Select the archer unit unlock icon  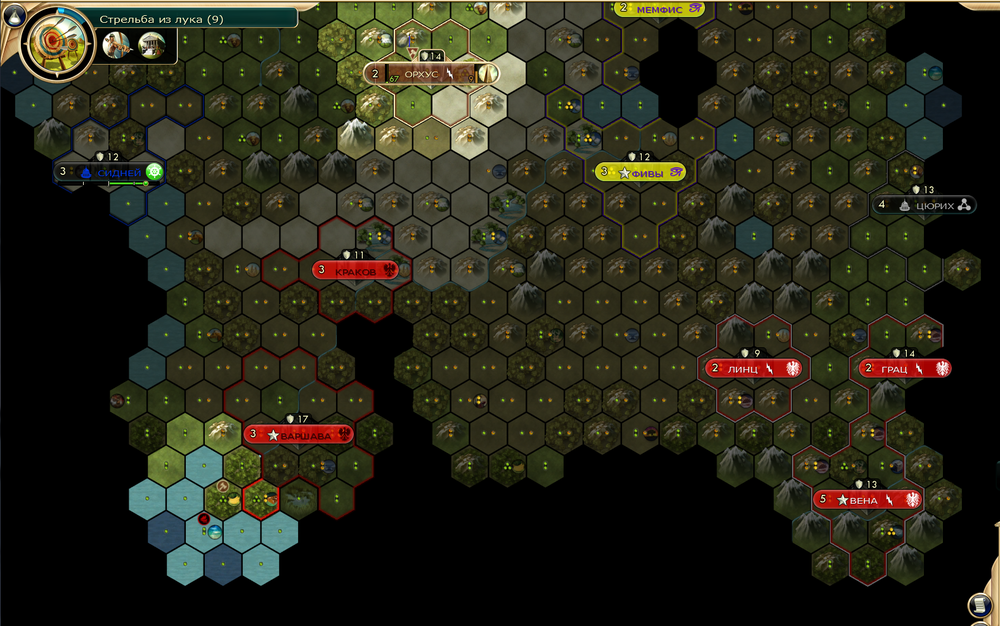click(x=116, y=44)
